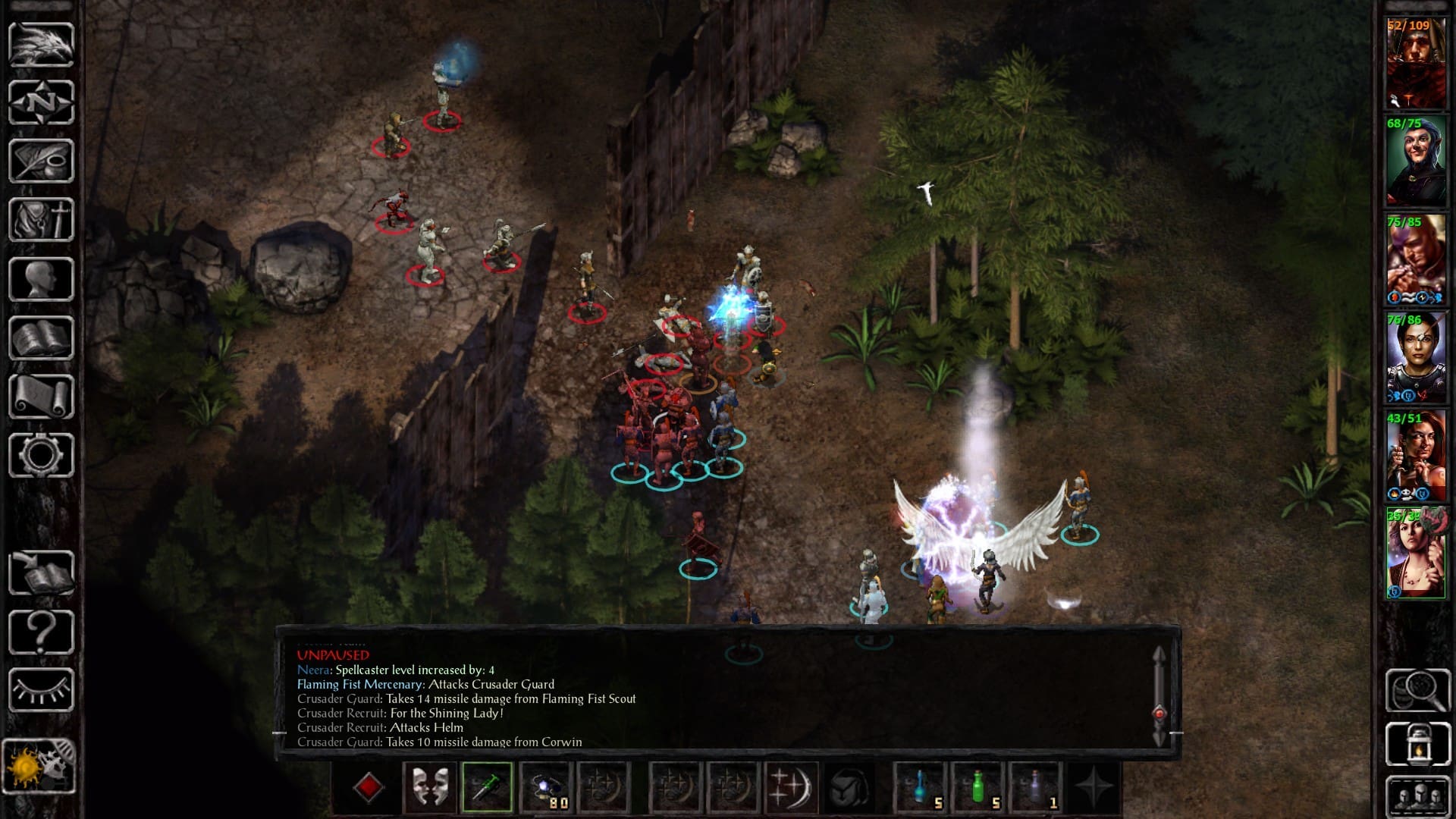
Task: Select all party members with helmets icon
Action: click(x=1418, y=795)
